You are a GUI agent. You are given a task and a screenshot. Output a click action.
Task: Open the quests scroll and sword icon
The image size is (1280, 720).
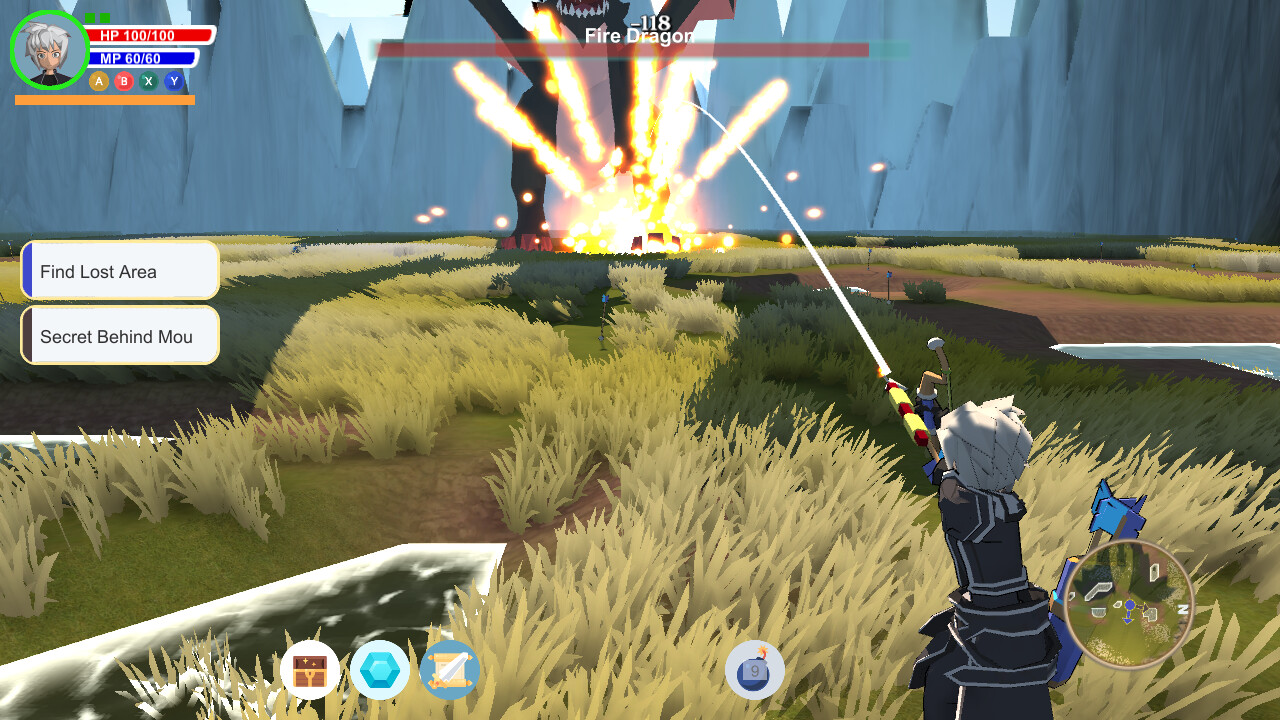449,671
